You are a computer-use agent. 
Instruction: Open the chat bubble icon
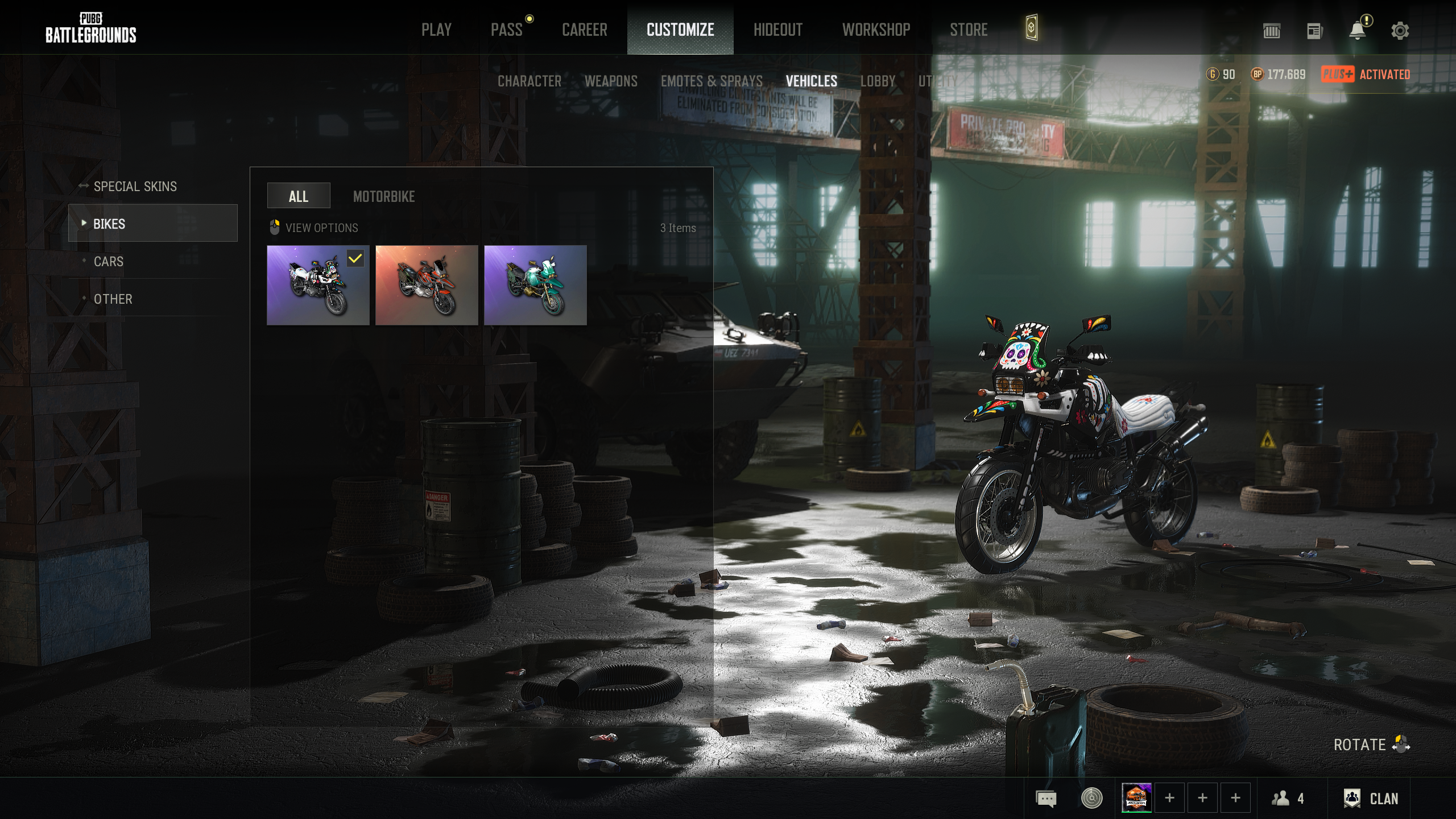(1046, 799)
